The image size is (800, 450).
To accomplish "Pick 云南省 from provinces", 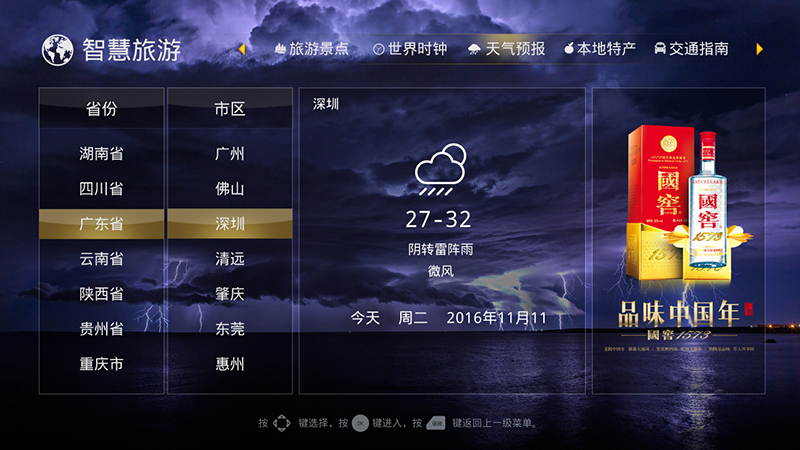I will [x=101, y=259].
